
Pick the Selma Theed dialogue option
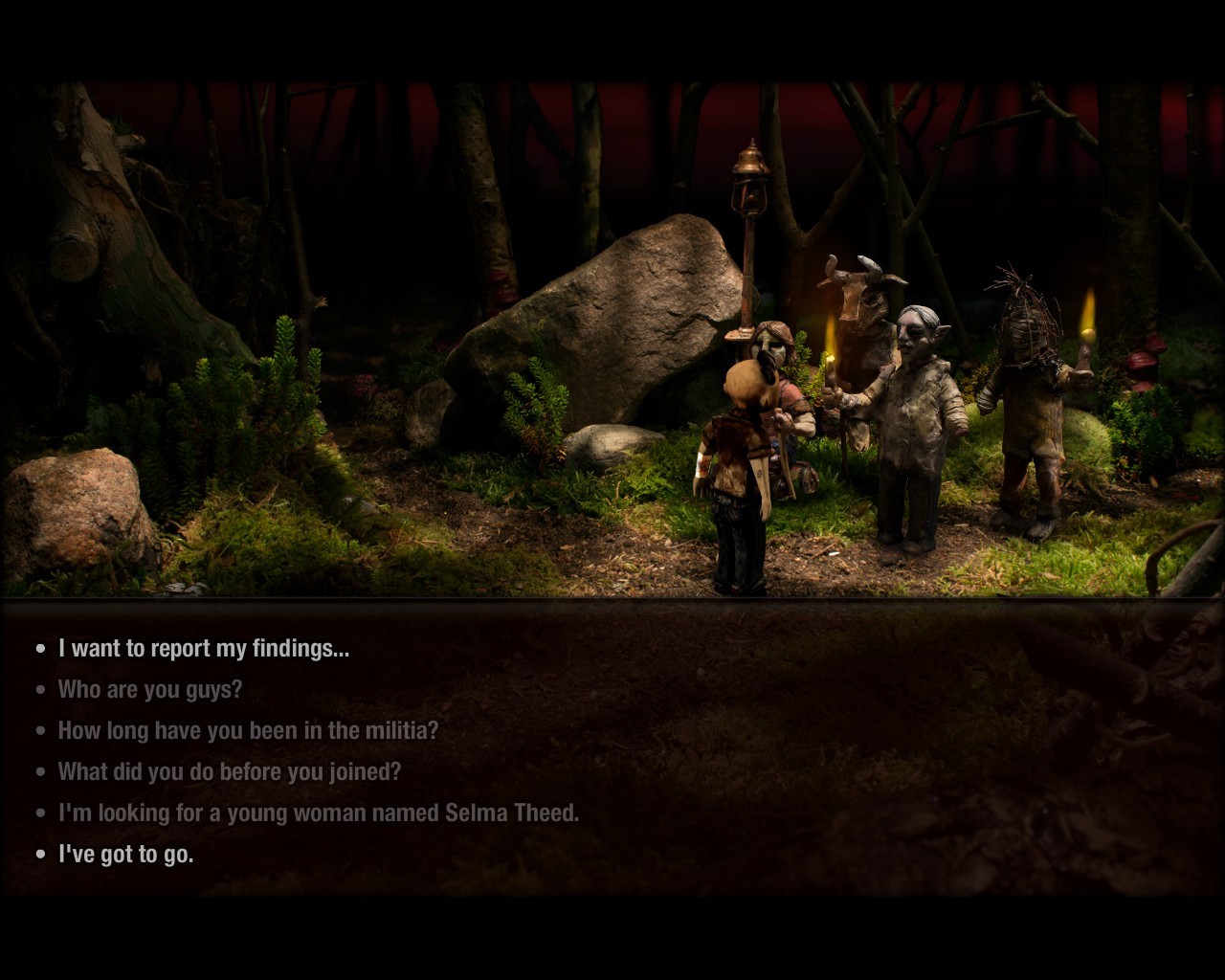click(x=318, y=813)
